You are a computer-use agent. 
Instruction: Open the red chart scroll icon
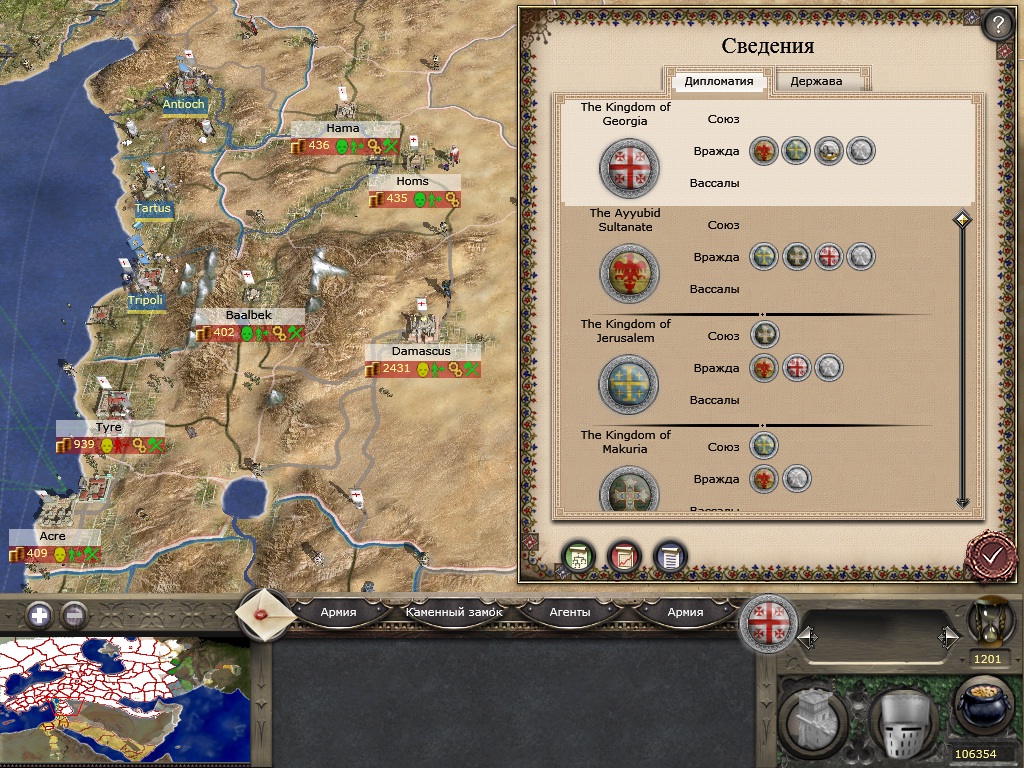624,556
